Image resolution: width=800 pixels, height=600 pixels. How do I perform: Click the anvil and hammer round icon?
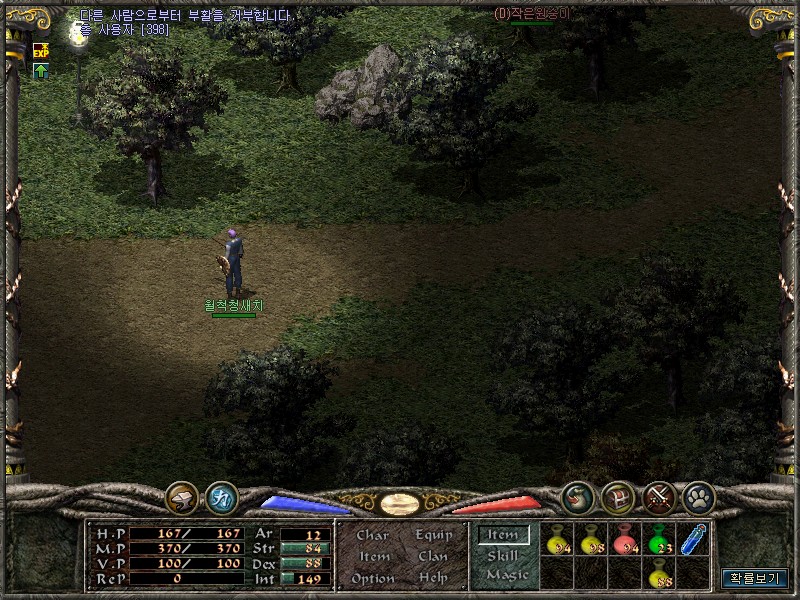click(x=182, y=497)
